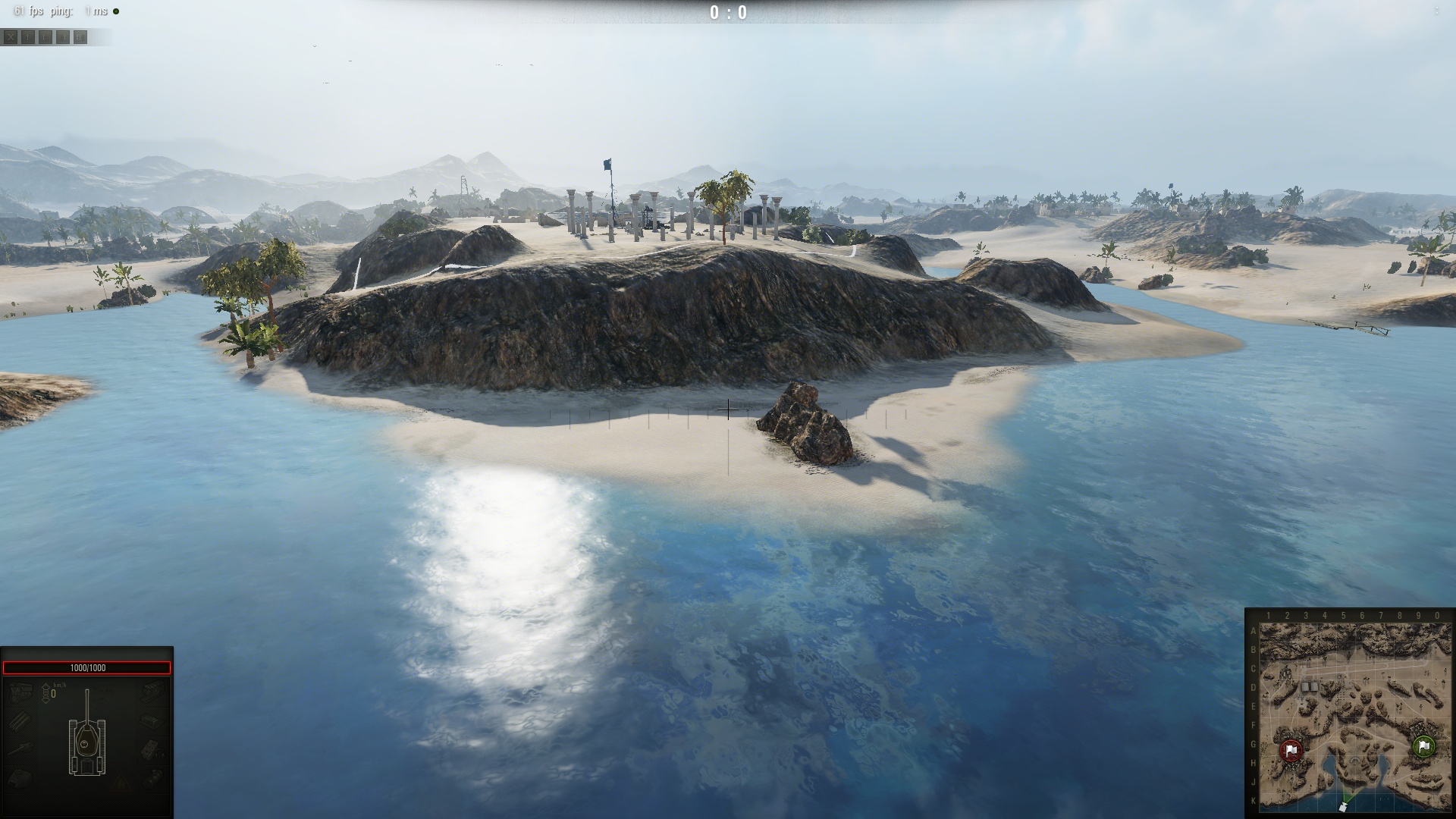Hide the player panel with the X button
Viewport: 1456px width, 819px height.
[11, 37]
